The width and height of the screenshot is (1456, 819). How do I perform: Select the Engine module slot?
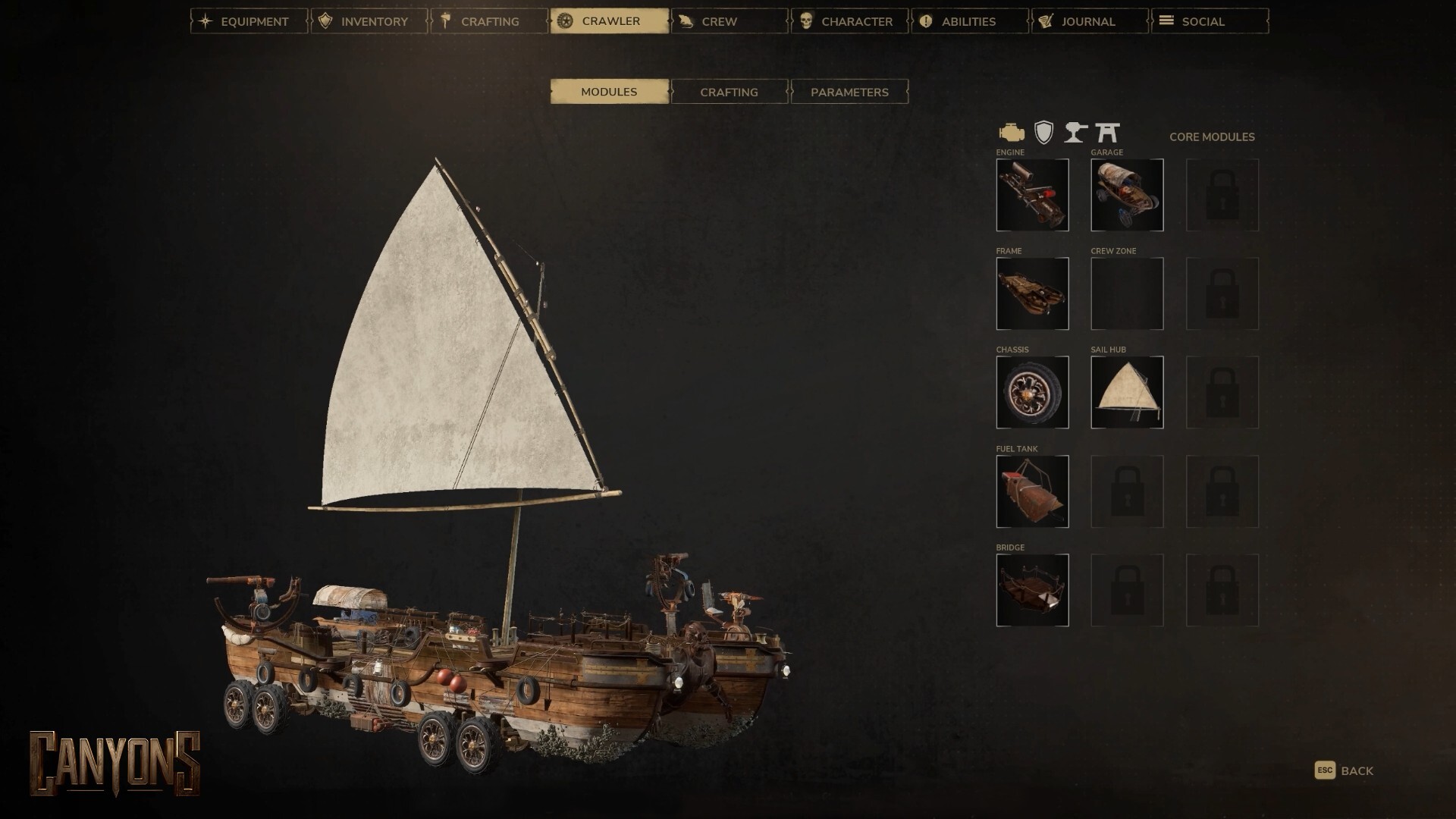tap(1032, 195)
